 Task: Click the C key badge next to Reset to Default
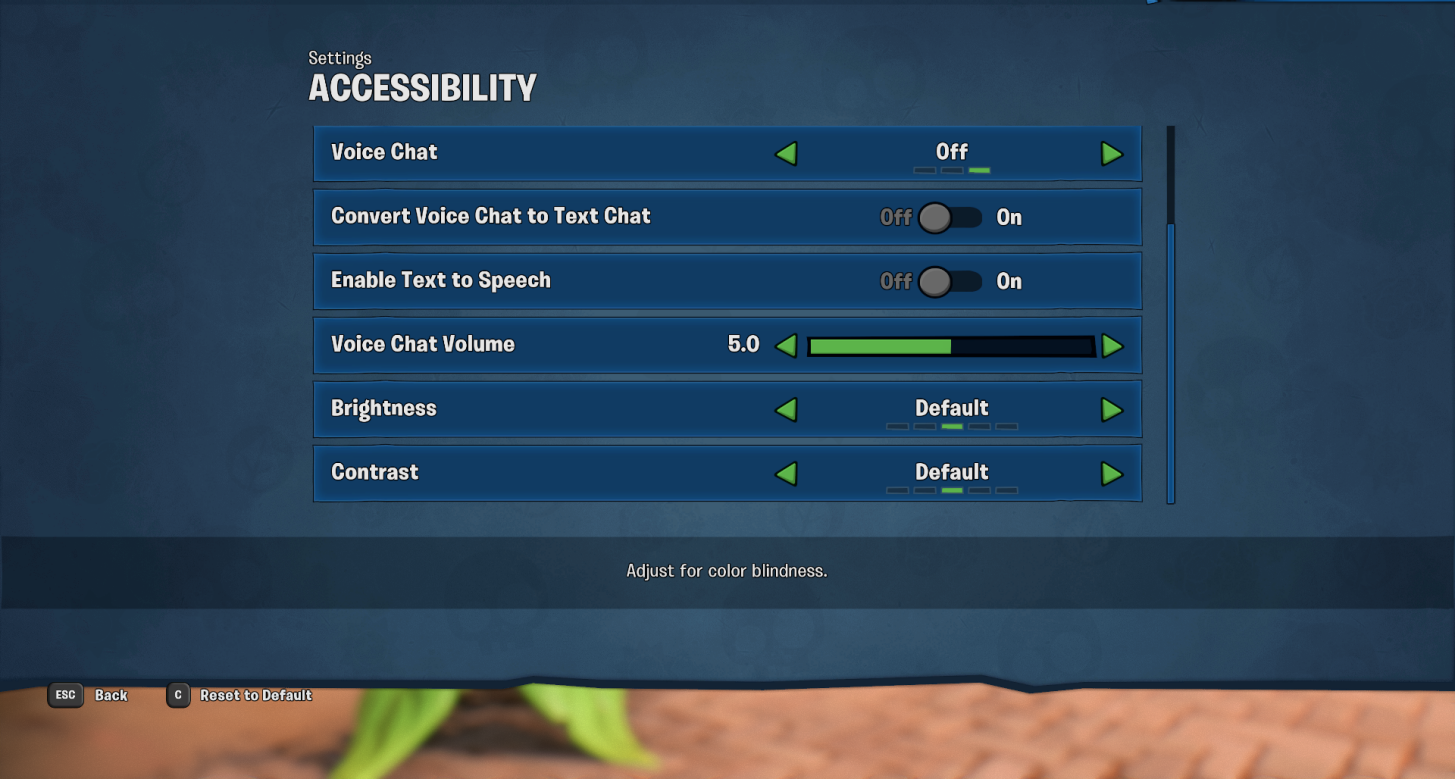tap(177, 695)
